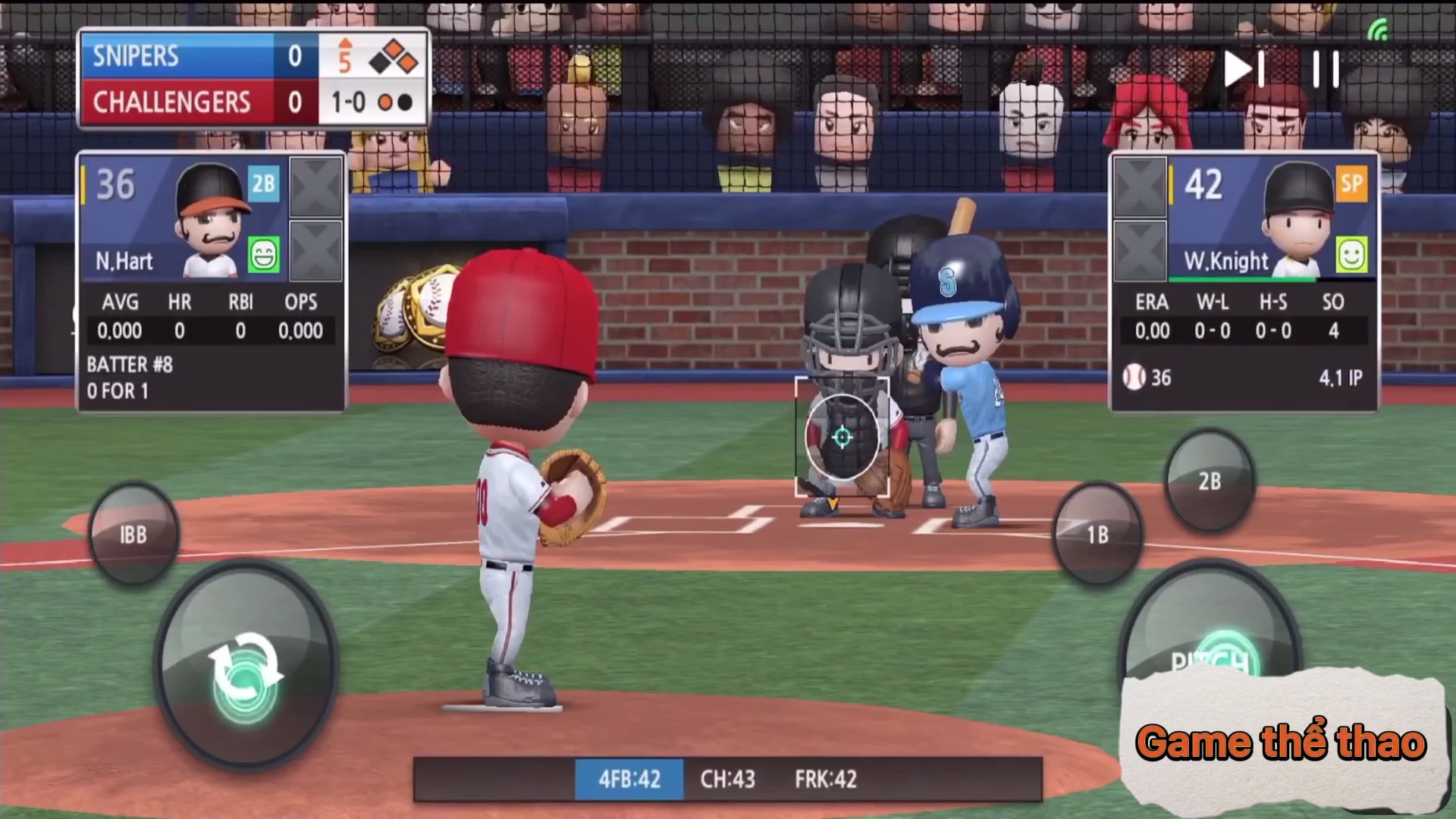1456x819 pixels.
Task: Tap the circular arrows pitch switch button
Action: (246, 669)
